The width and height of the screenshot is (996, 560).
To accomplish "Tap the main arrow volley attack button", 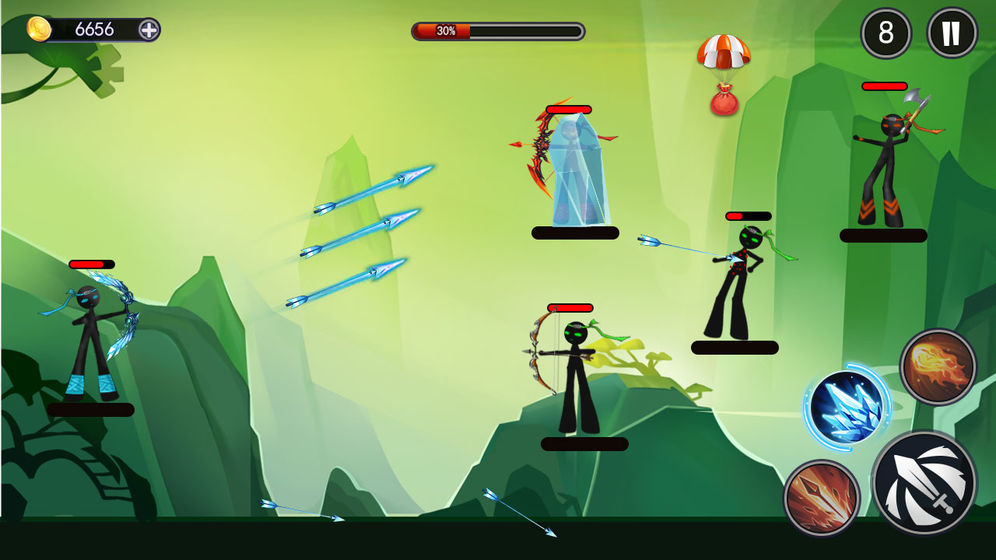I will (x=923, y=482).
